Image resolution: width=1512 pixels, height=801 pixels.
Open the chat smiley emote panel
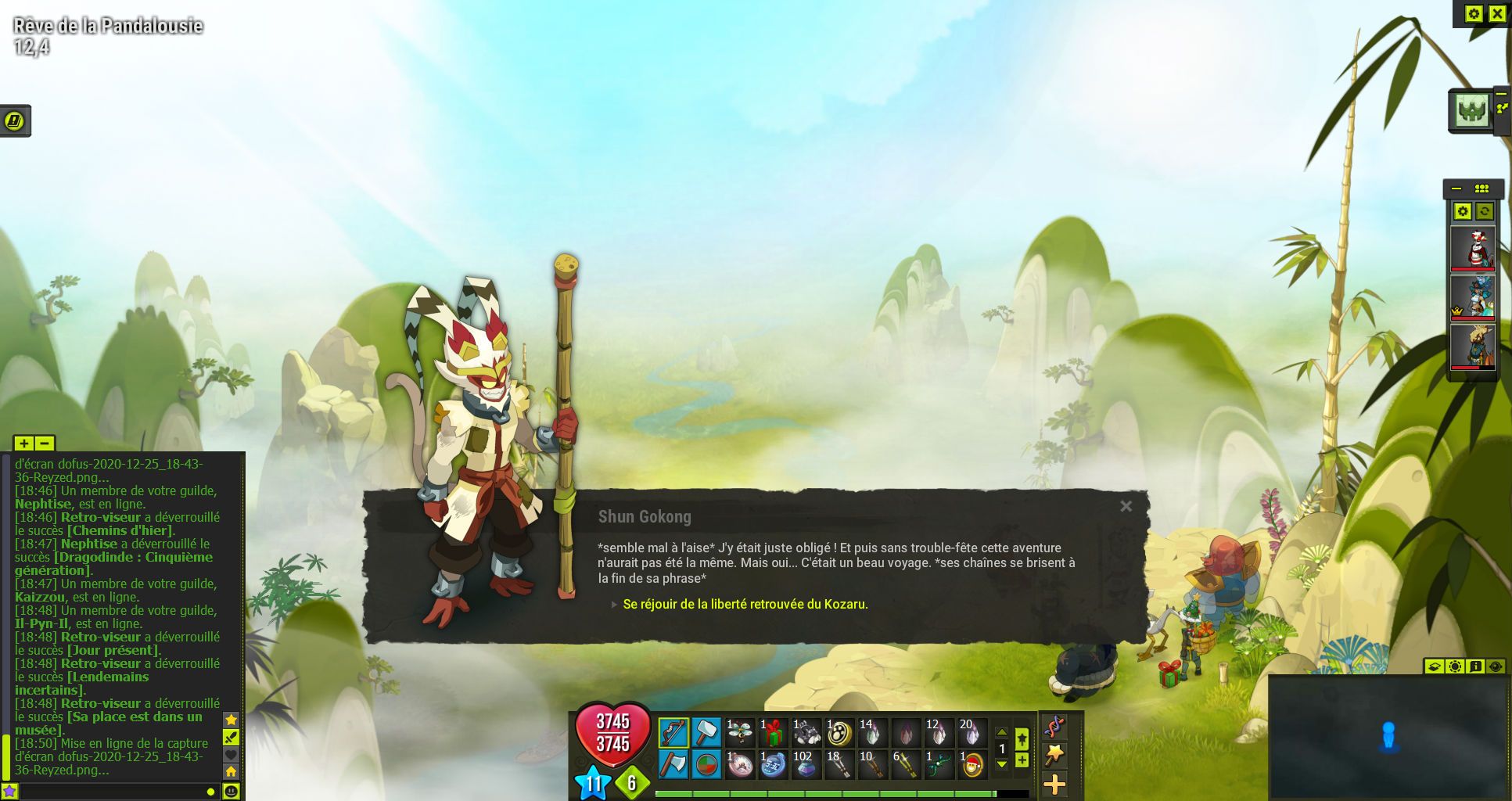[x=231, y=792]
